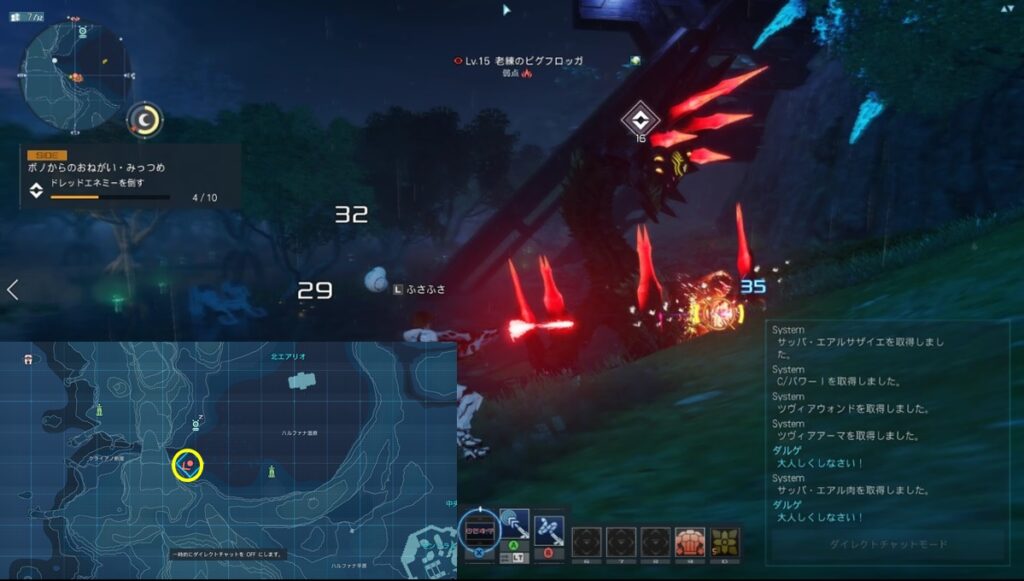The image size is (1024, 581).
Task: Click the circular minimap
Action: coord(75,77)
